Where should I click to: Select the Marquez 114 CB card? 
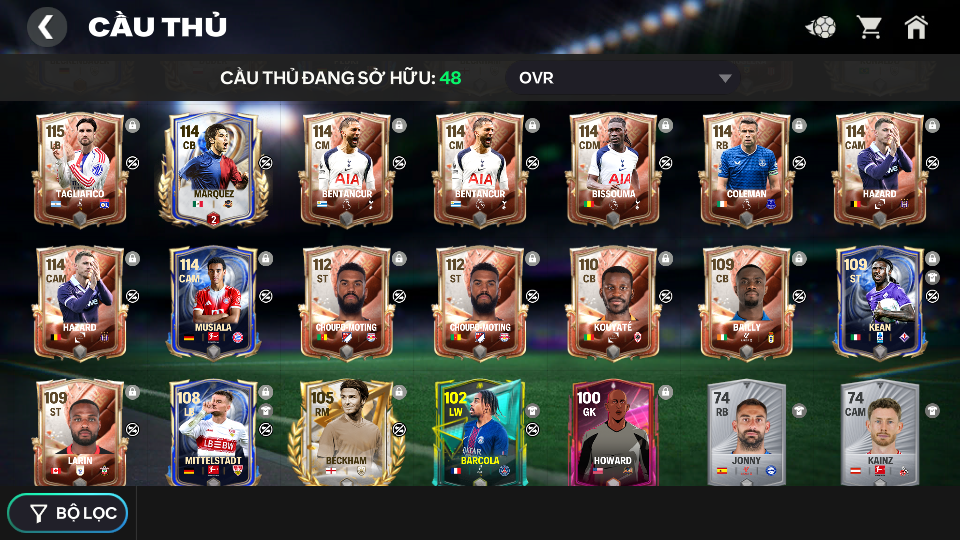(x=213, y=167)
